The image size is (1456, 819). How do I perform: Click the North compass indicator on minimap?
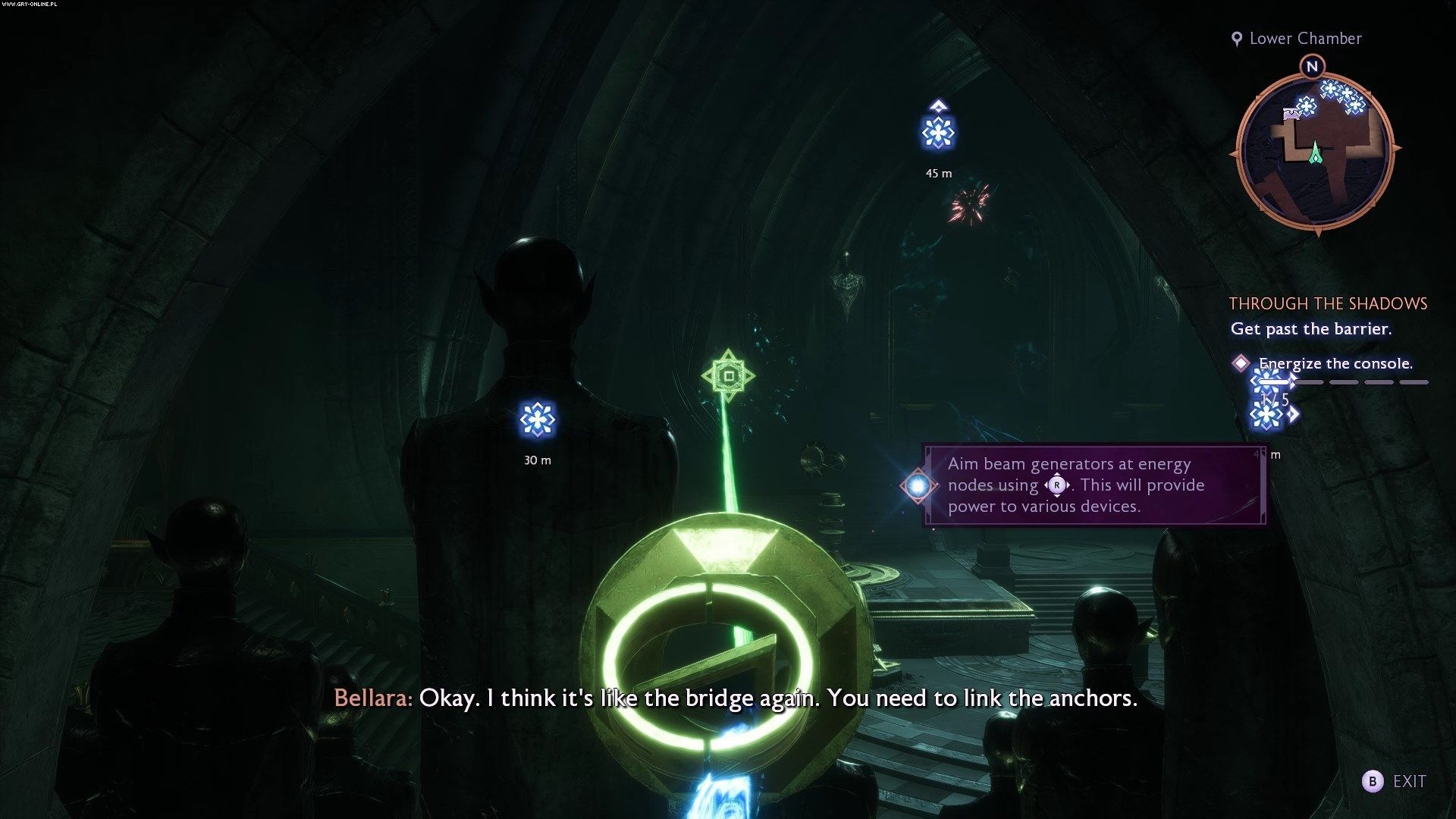coord(1312,67)
